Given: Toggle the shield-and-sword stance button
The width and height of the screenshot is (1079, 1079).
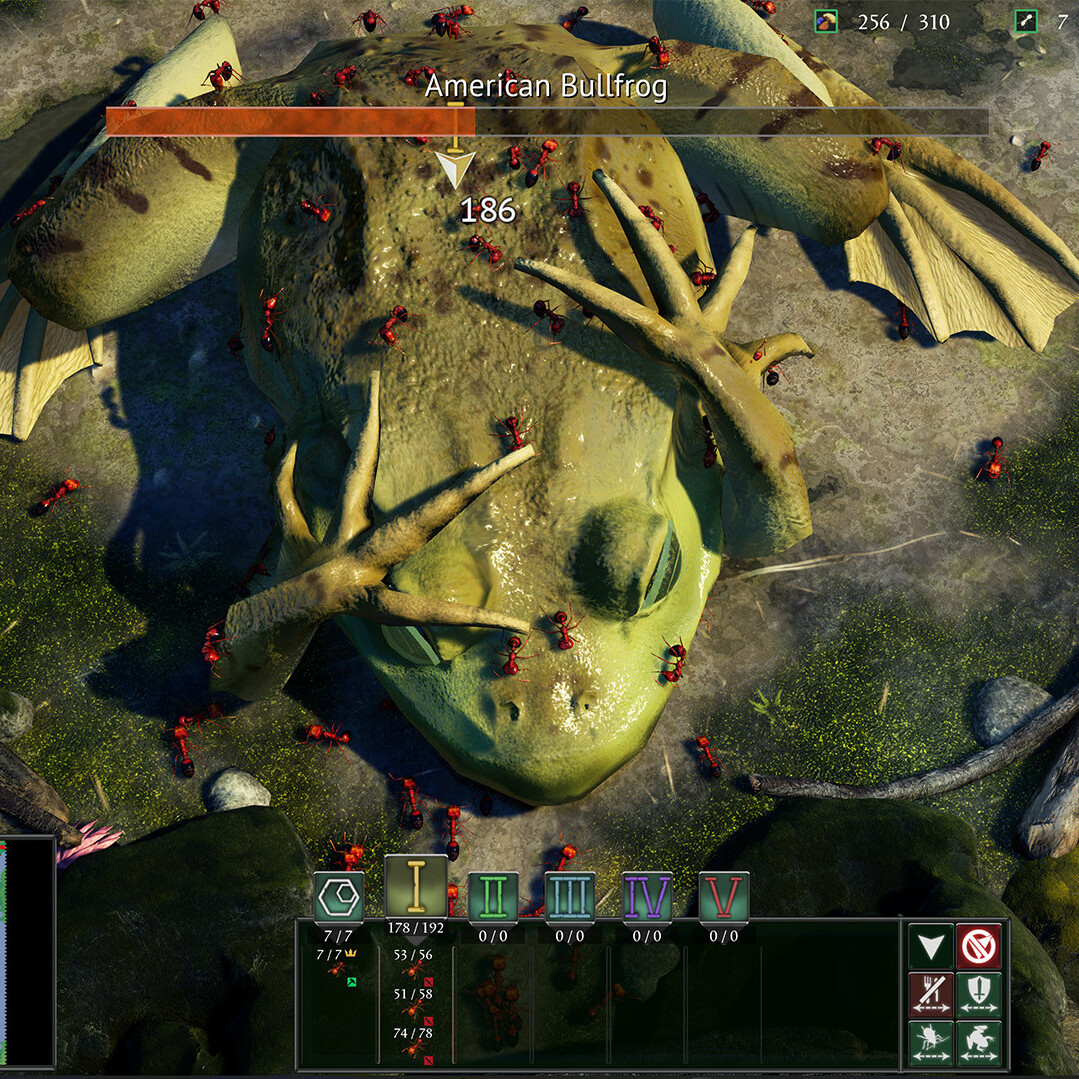Looking at the screenshot, I should (x=978, y=993).
